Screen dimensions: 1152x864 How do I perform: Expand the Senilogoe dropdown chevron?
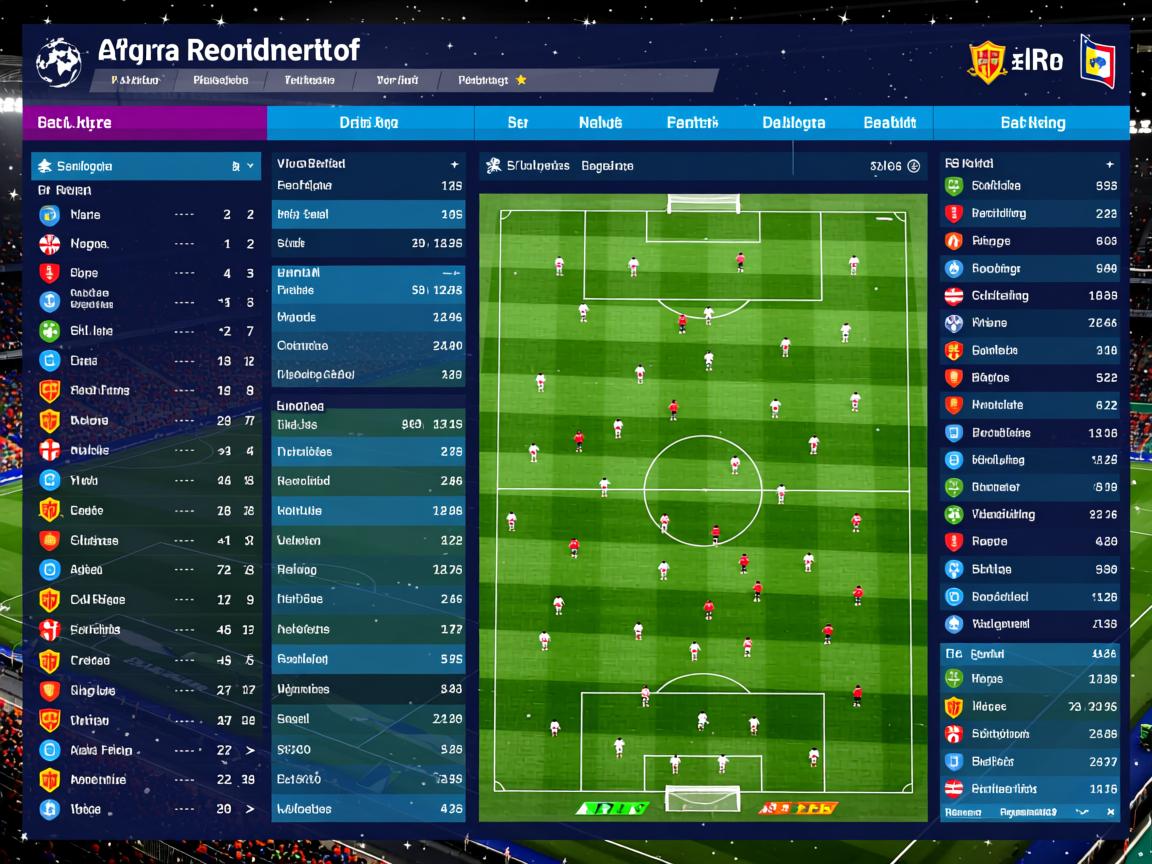[x=252, y=166]
